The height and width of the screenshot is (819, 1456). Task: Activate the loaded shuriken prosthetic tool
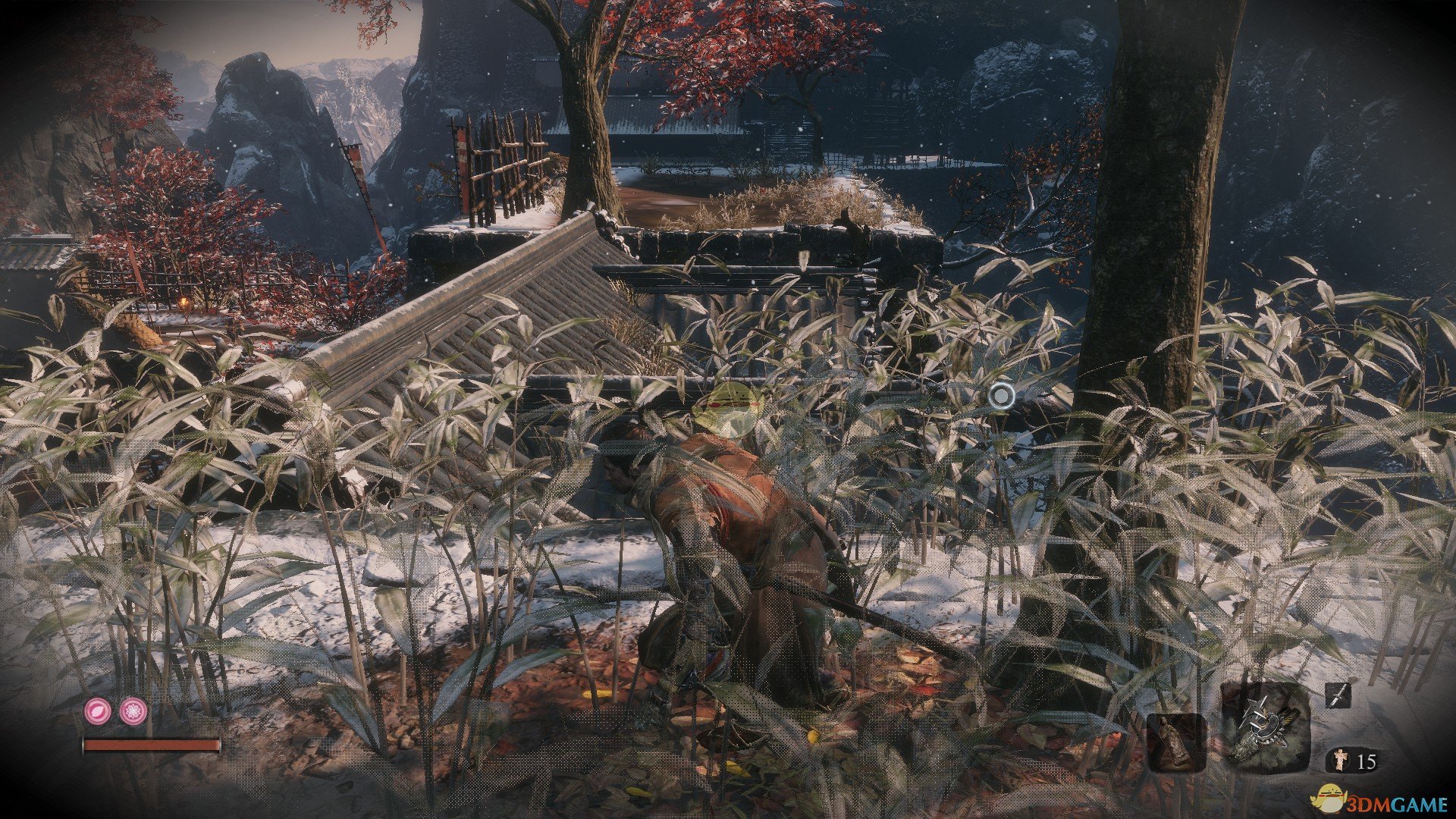[1264, 726]
